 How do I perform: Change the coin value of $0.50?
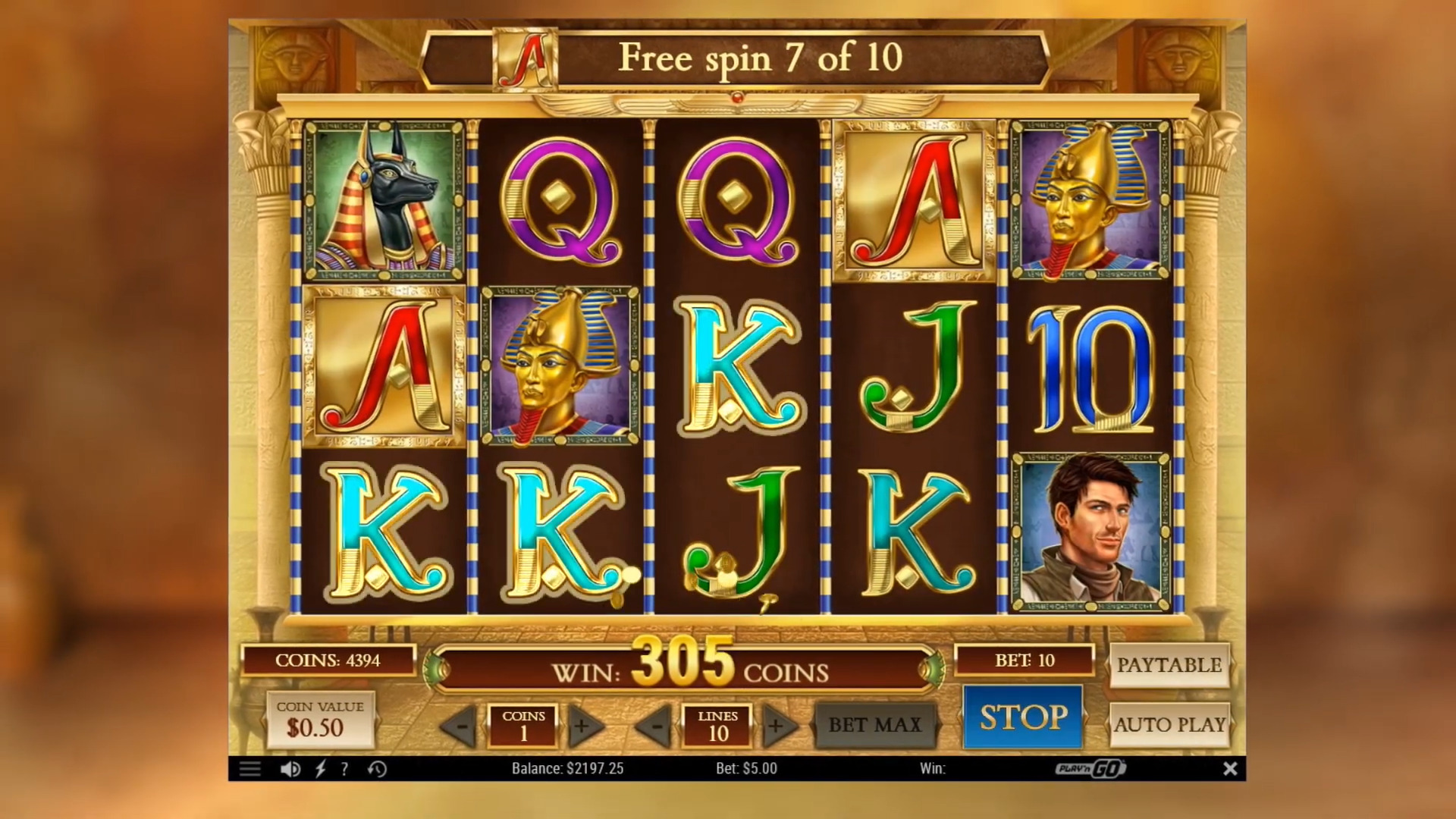click(x=319, y=719)
